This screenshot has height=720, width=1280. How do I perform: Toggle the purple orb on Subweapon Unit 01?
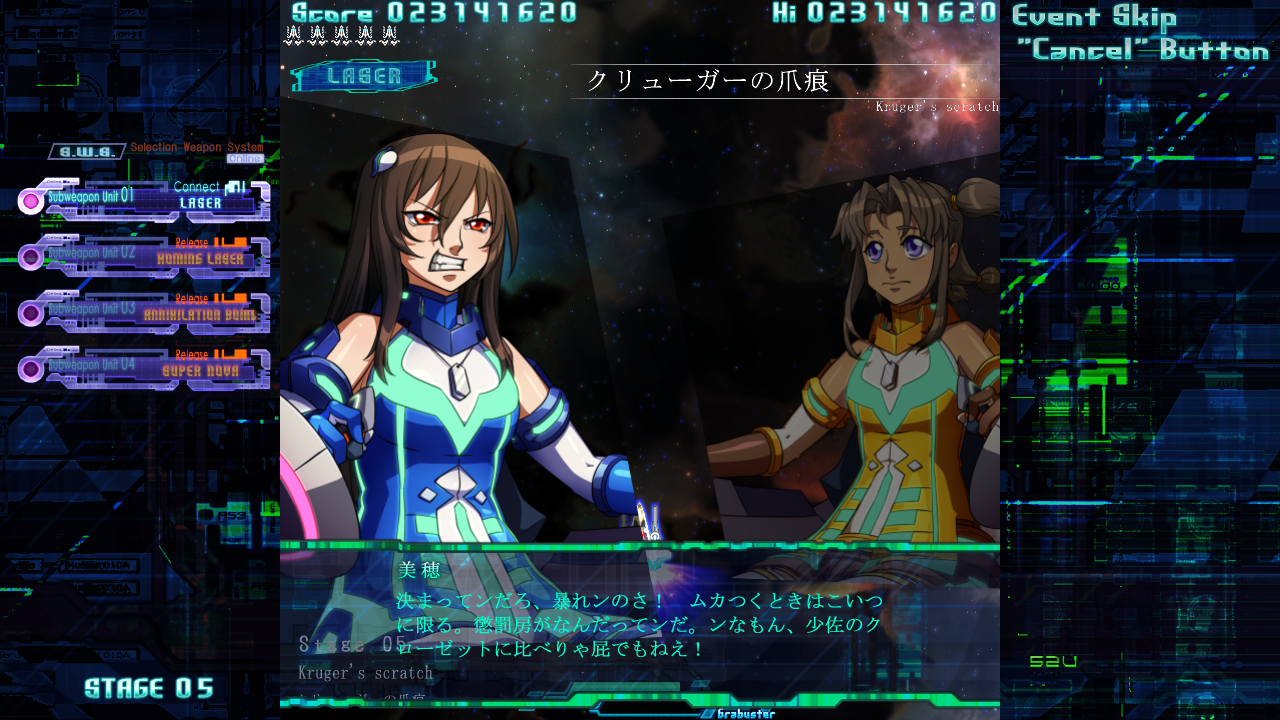32,200
